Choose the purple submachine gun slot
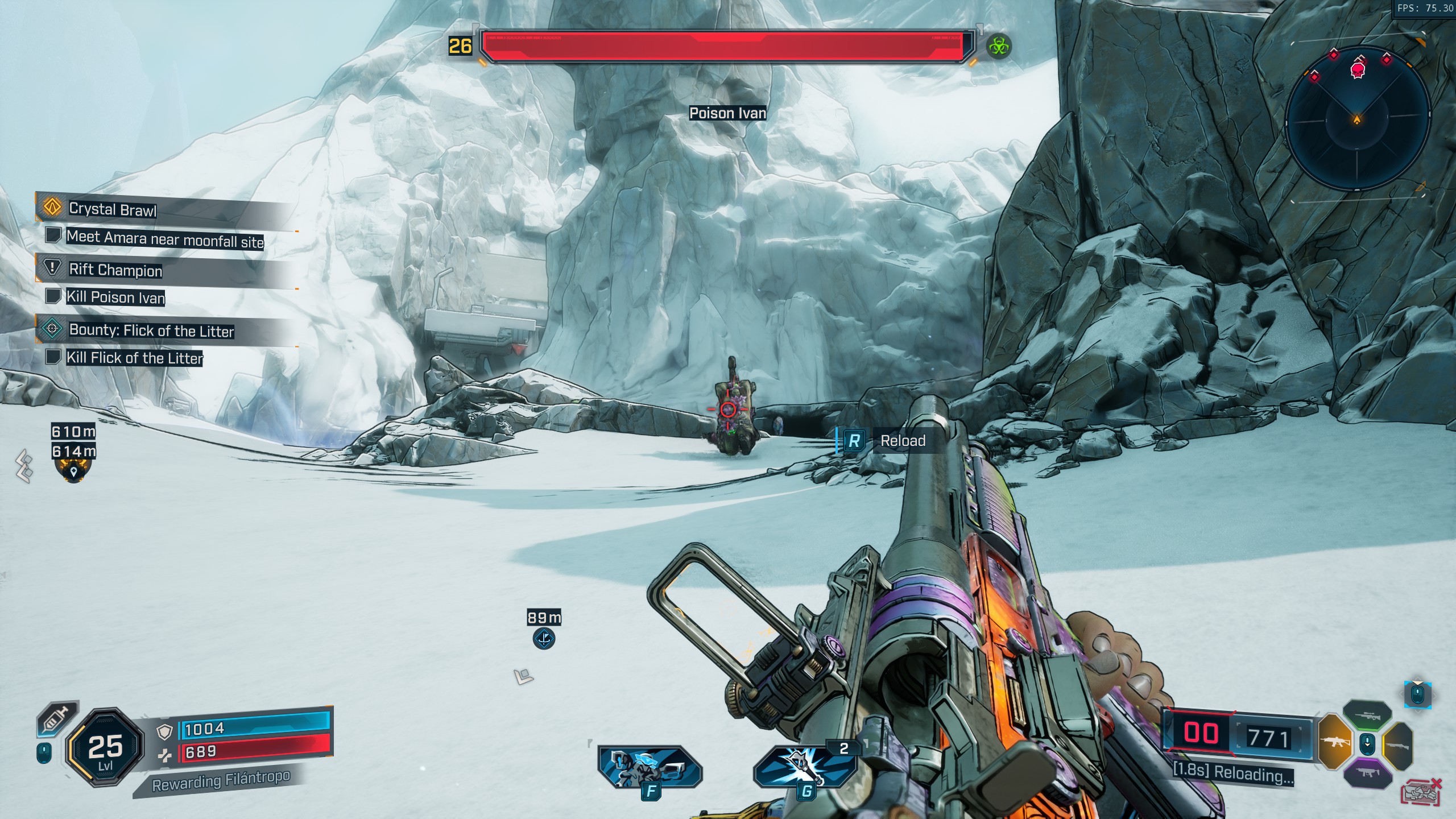The height and width of the screenshot is (819, 1456). pyautogui.click(x=1367, y=773)
